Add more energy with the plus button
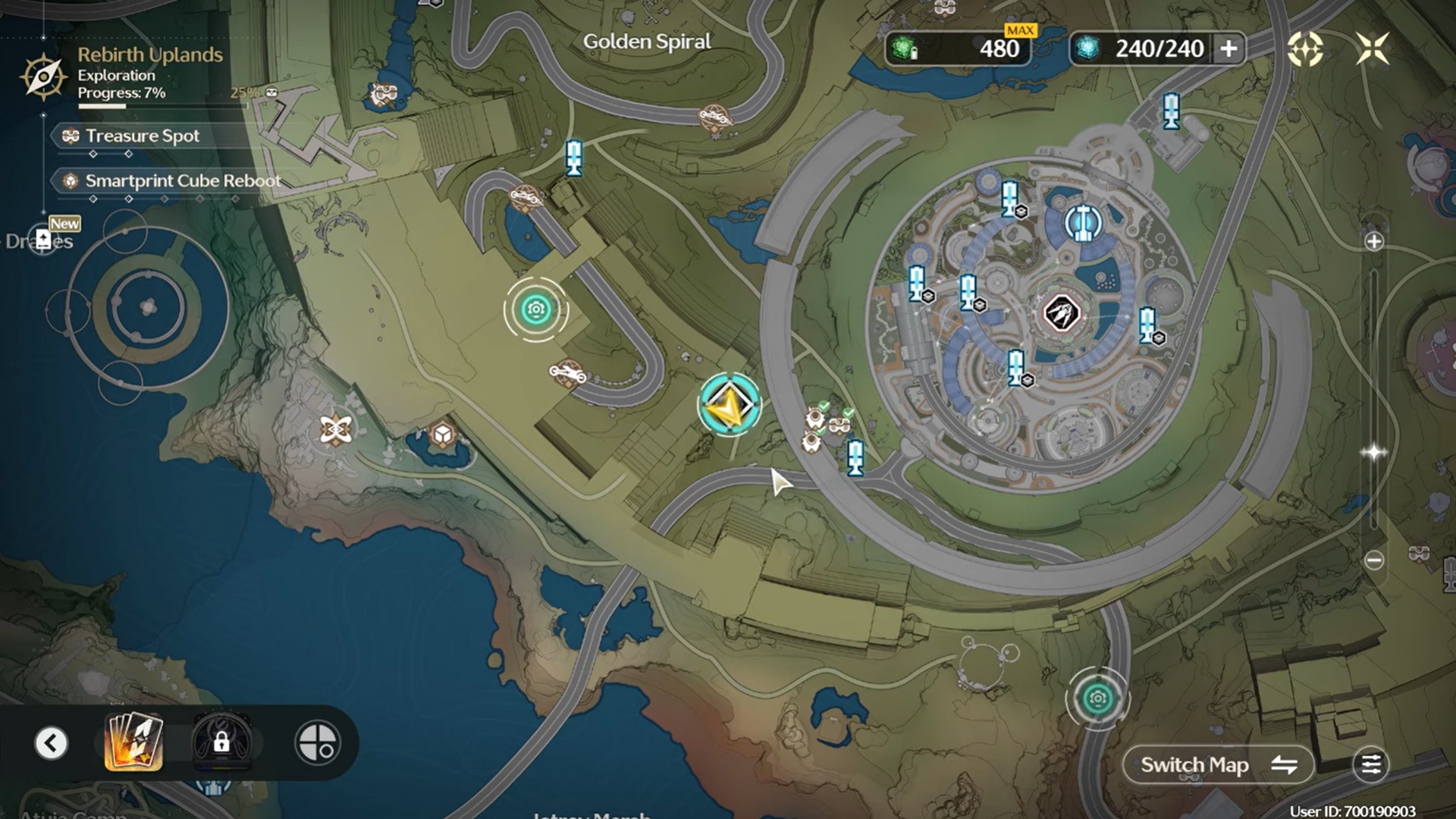1456x819 pixels. pyautogui.click(x=1228, y=49)
